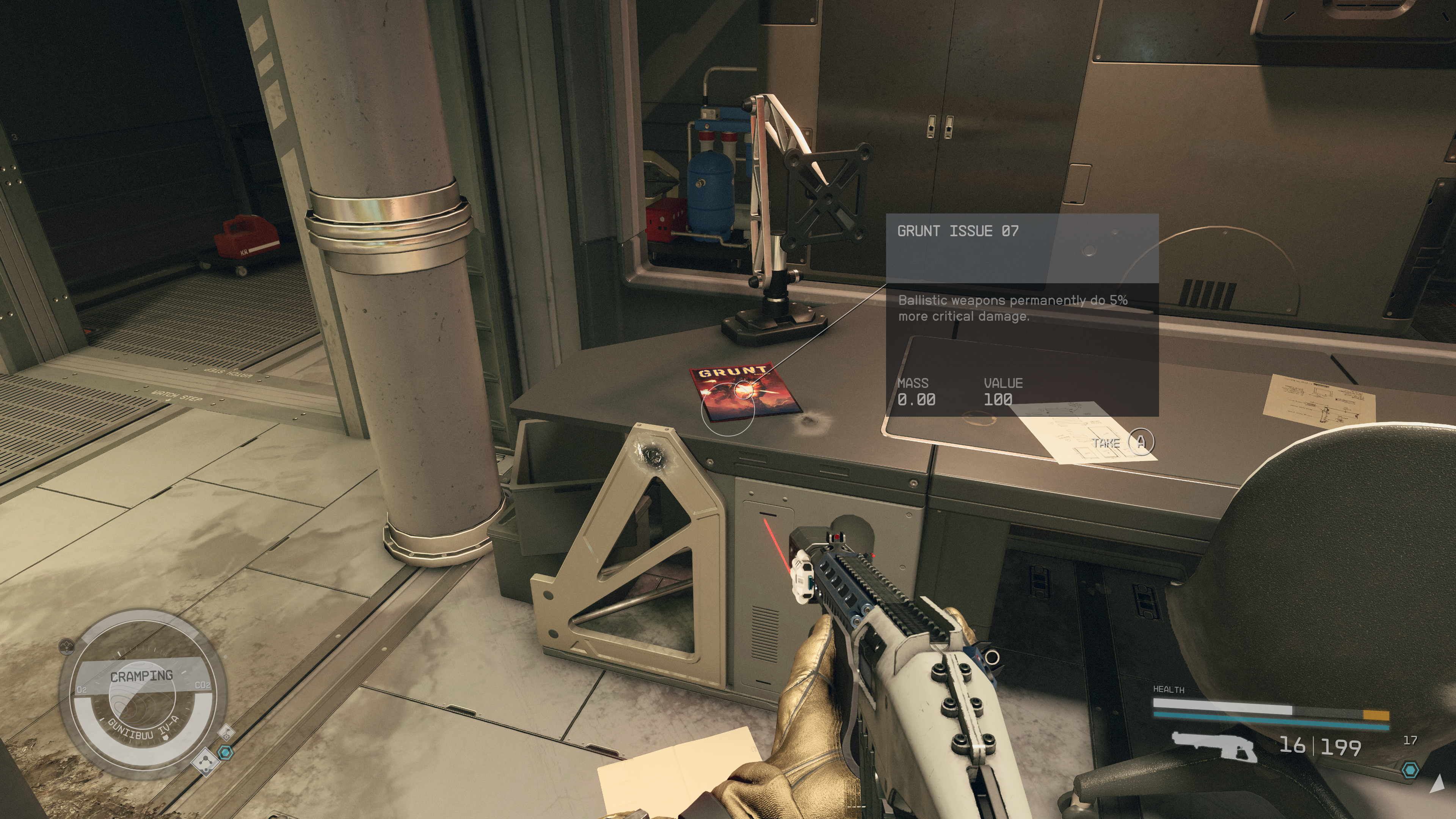1456x819 pixels.
Task: Click the Gunibuu IV-A environment watch dial
Action: tap(143, 695)
